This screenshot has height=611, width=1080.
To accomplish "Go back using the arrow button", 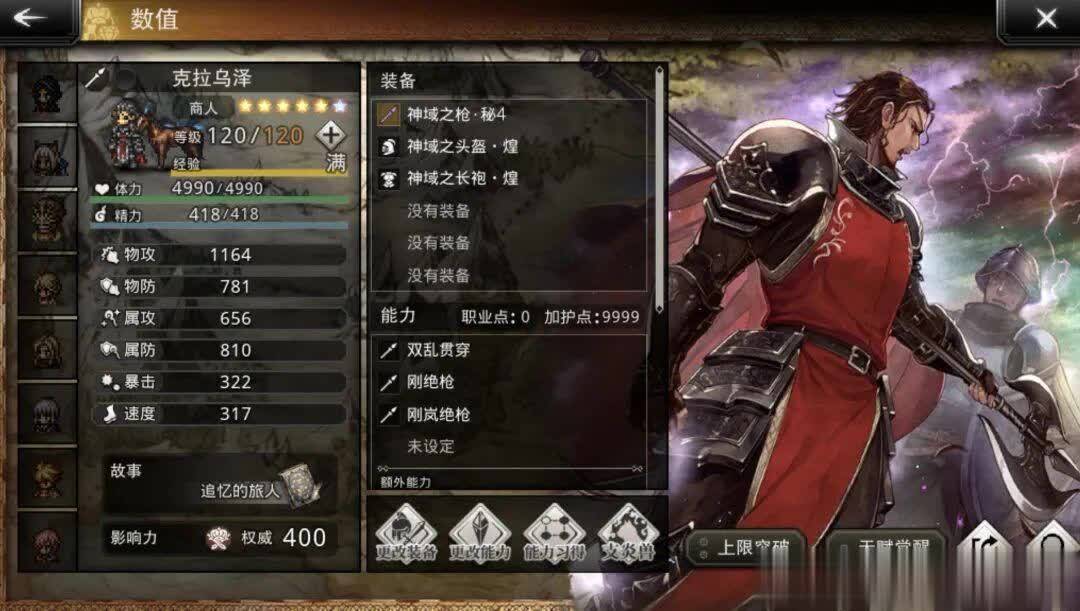I will point(32,19).
